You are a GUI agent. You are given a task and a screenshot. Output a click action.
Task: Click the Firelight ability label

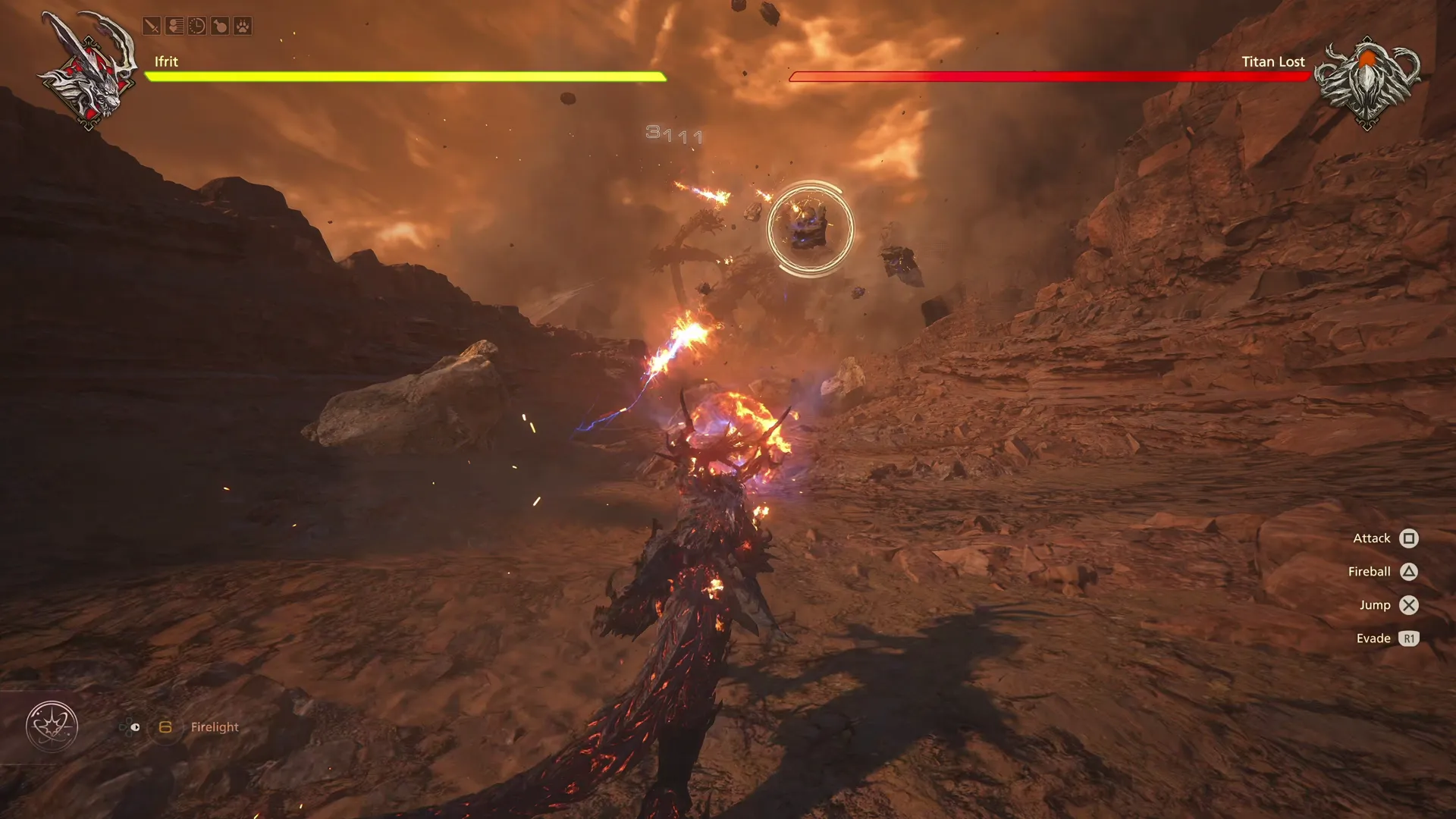pyautogui.click(x=215, y=727)
